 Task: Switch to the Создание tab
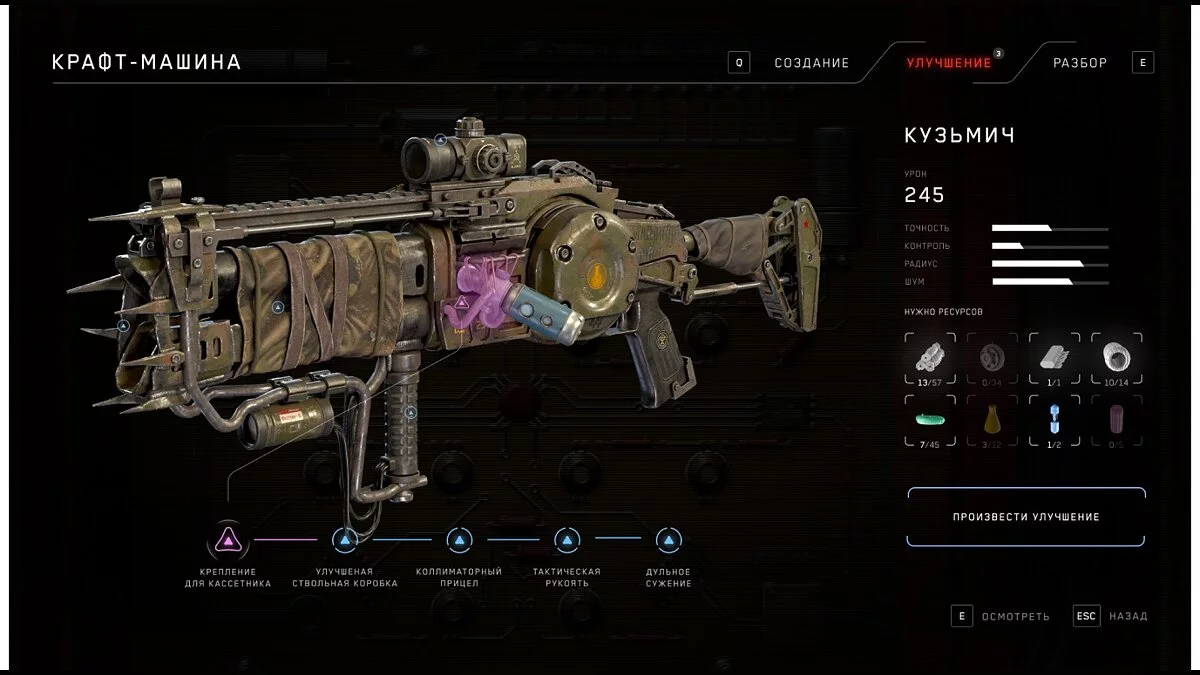pyautogui.click(x=811, y=63)
